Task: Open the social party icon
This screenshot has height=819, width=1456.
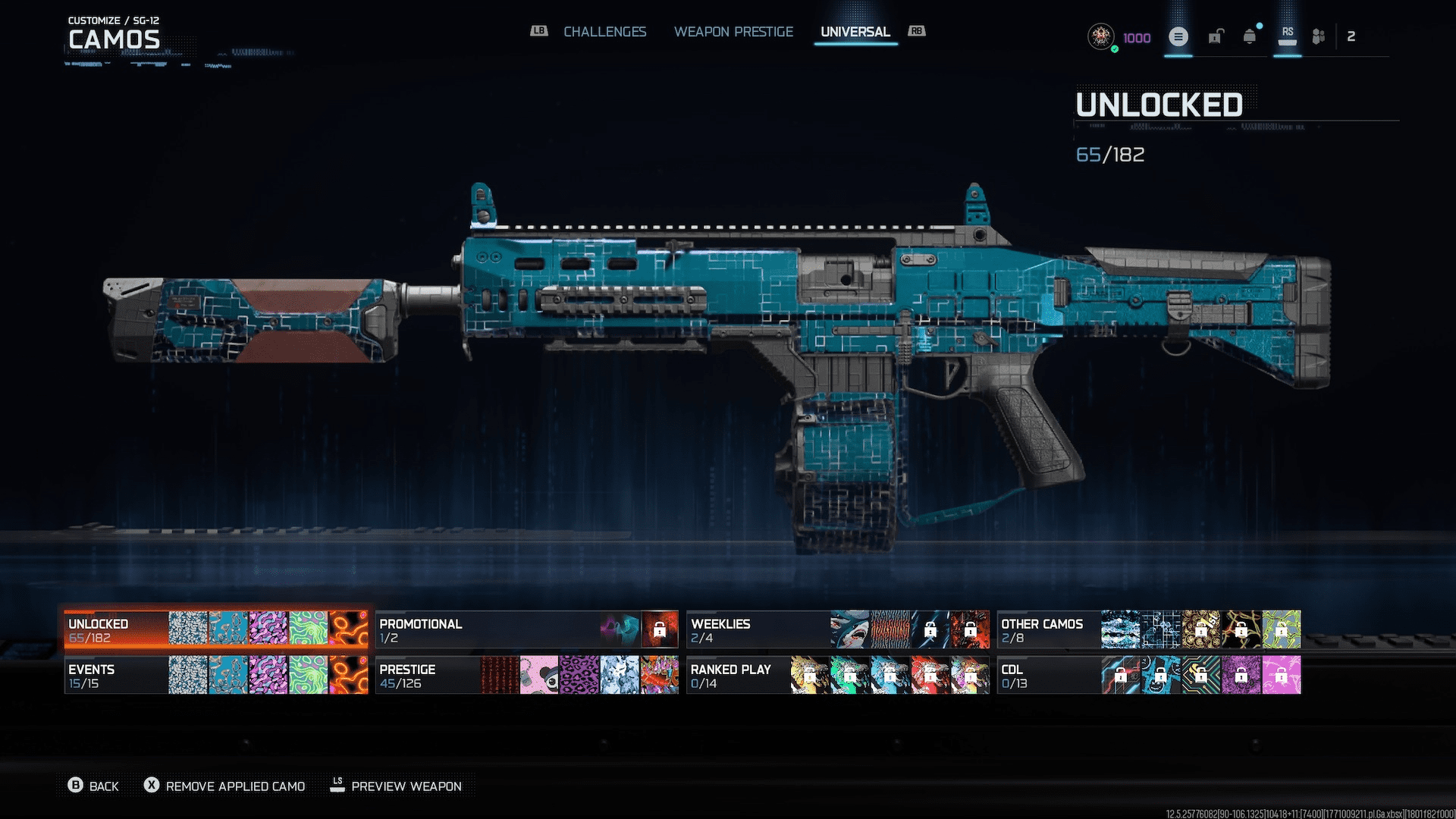Action: click(1319, 36)
